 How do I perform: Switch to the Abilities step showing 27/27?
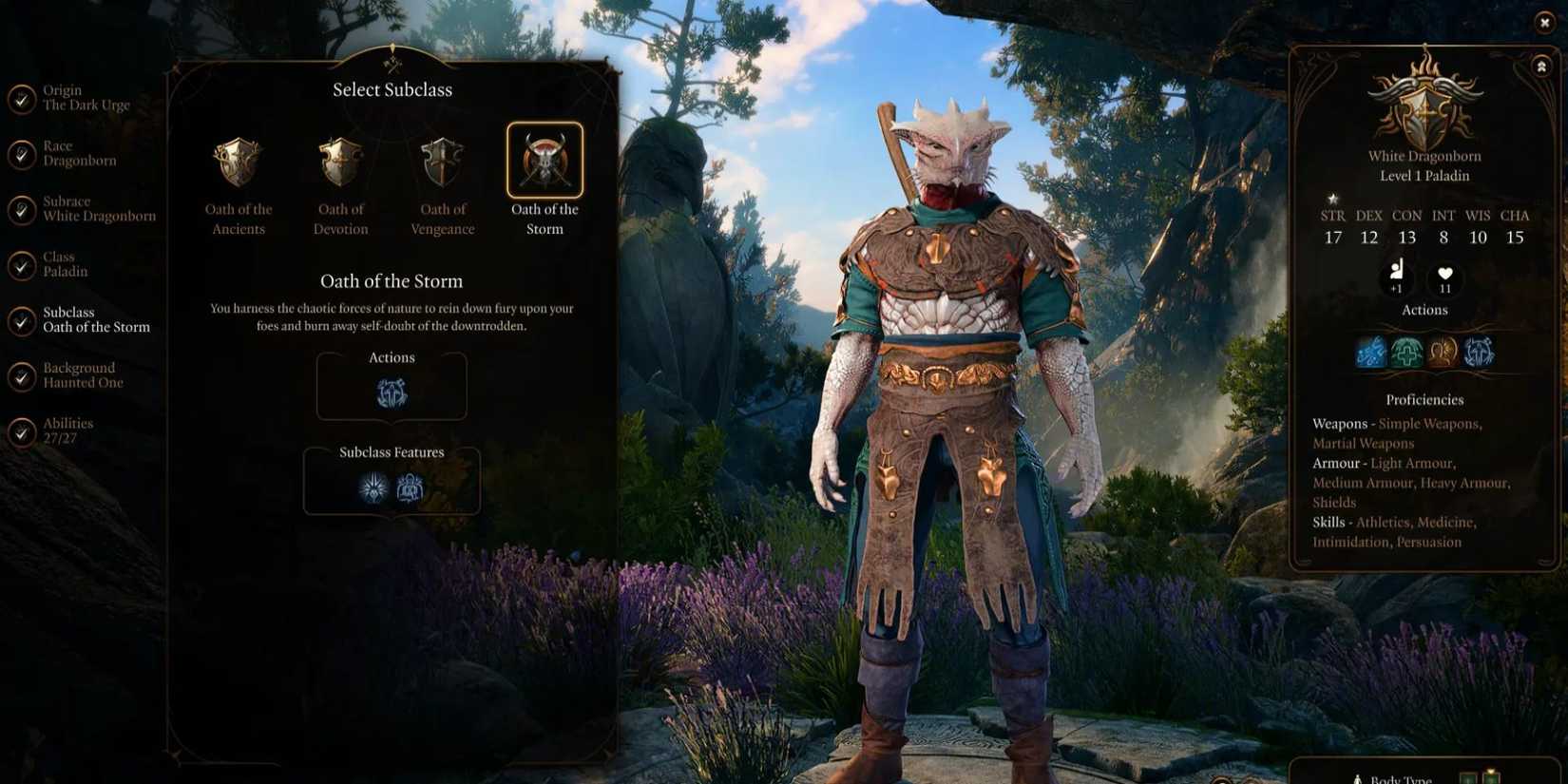(69, 430)
